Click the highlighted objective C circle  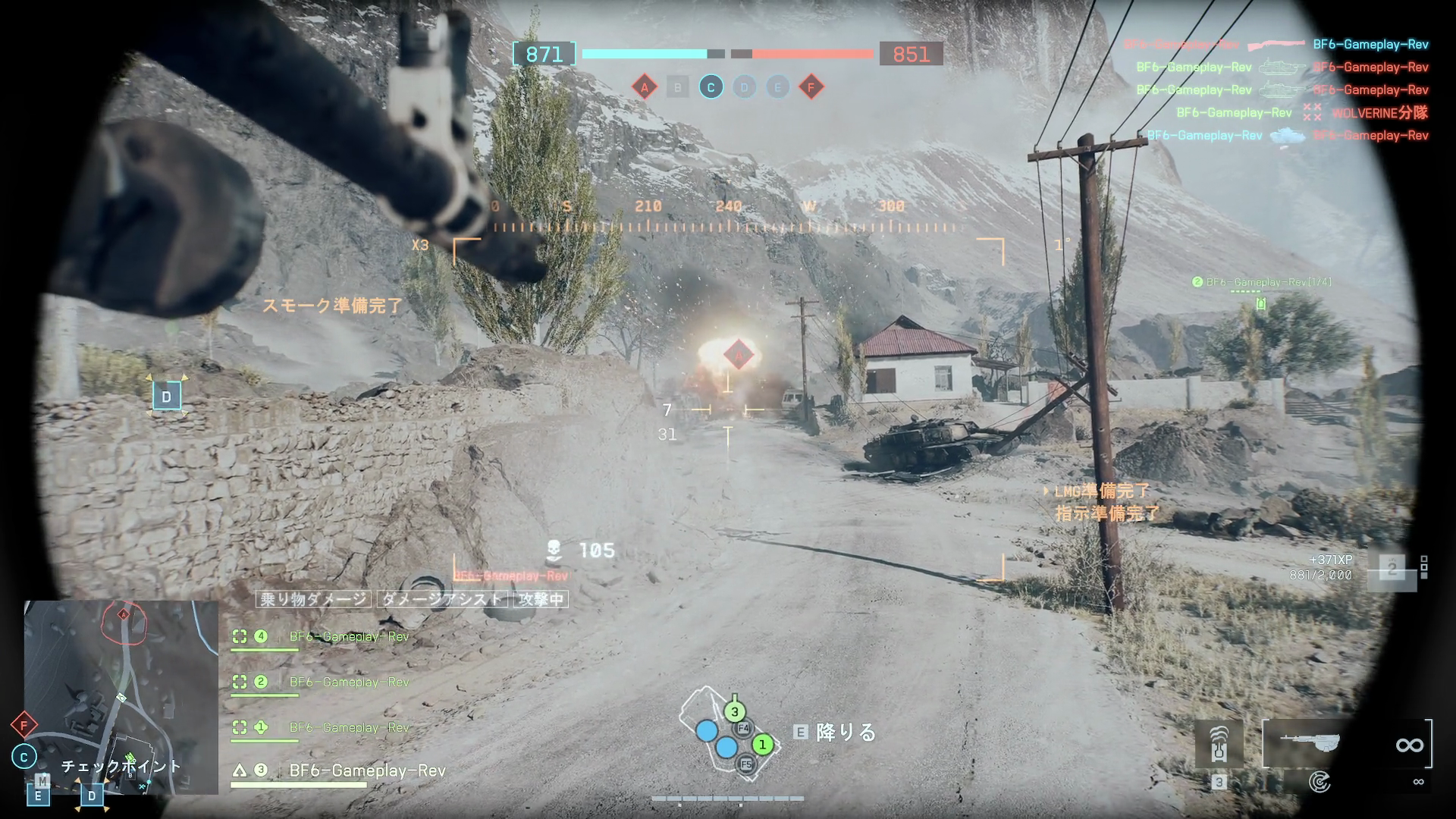(x=711, y=87)
